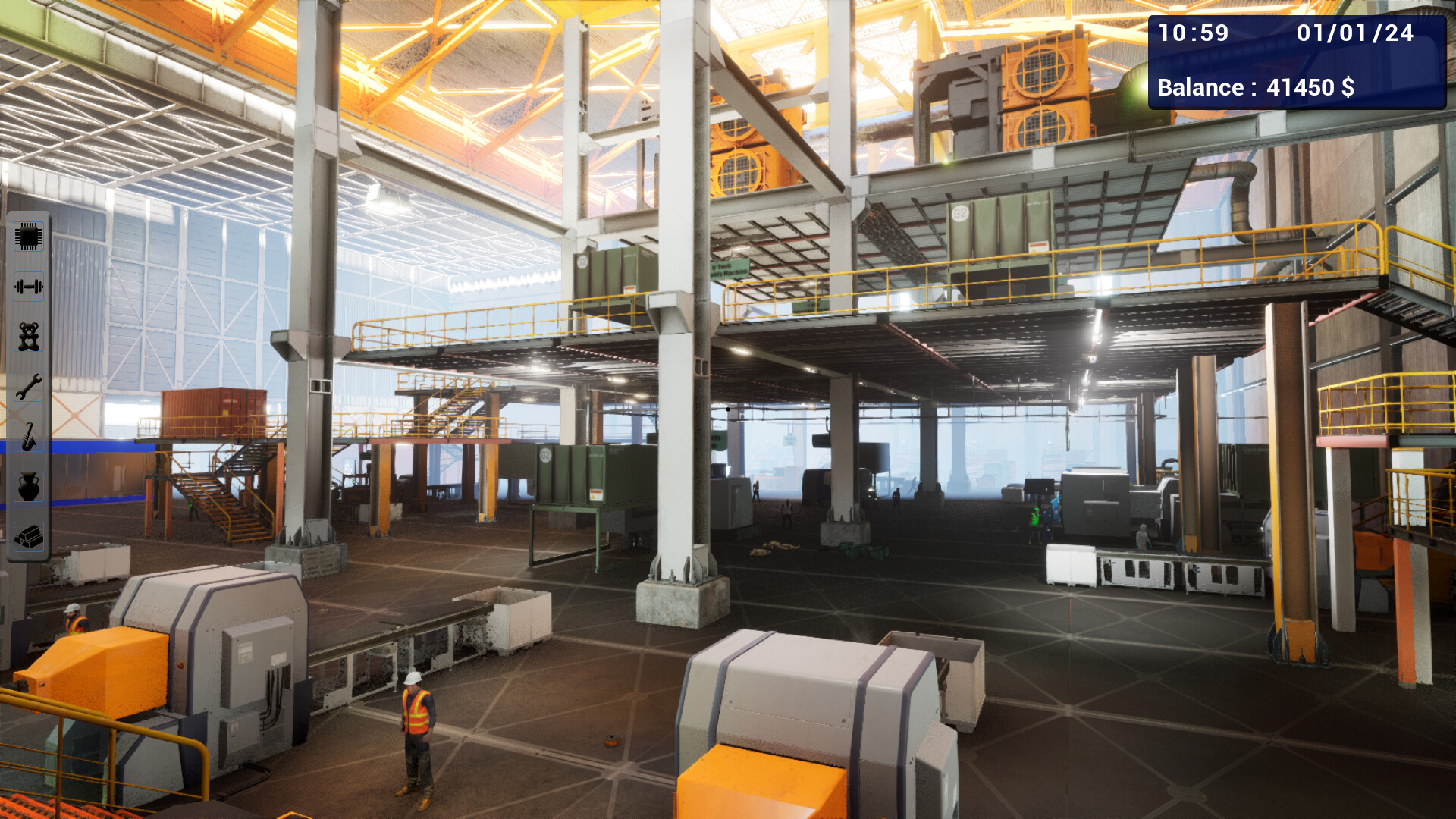Click the yellow staircase on the left platform

click(220, 500)
